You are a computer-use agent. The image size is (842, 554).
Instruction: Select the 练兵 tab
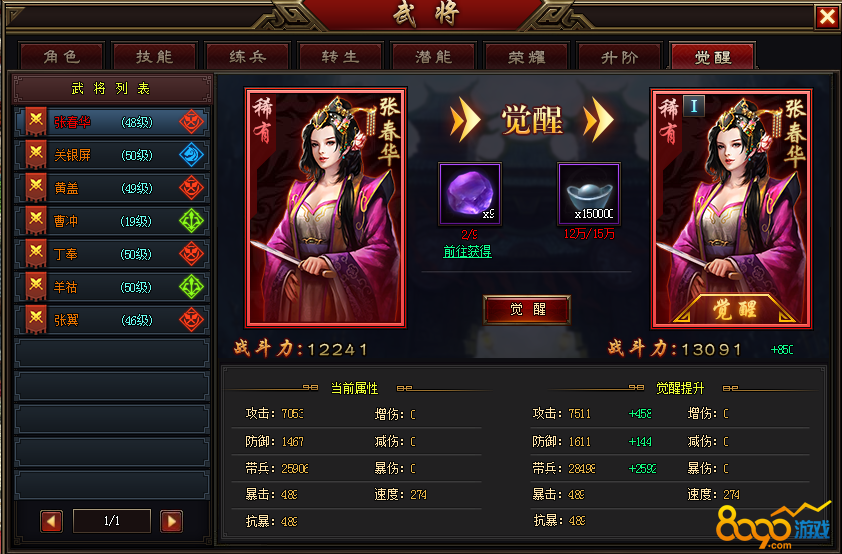[246, 57]
